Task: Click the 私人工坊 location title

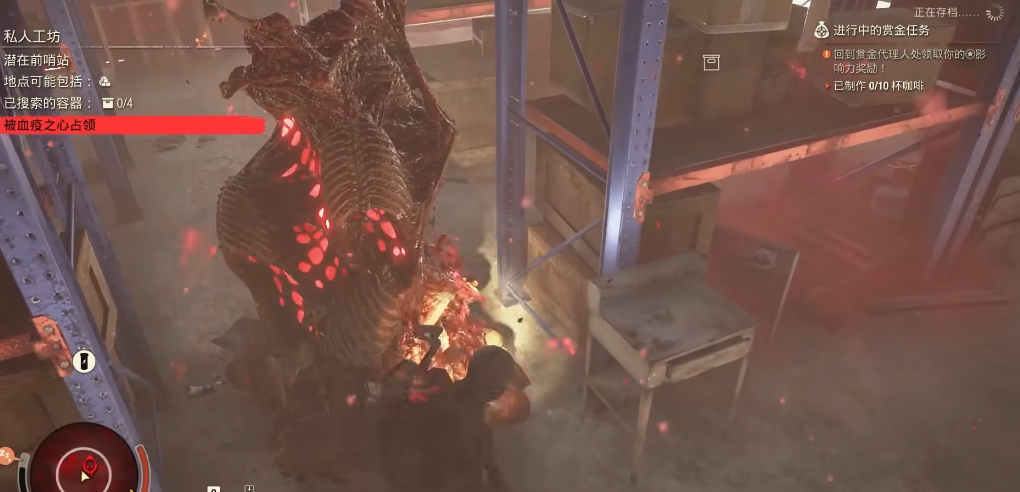Action: point(33,36)
